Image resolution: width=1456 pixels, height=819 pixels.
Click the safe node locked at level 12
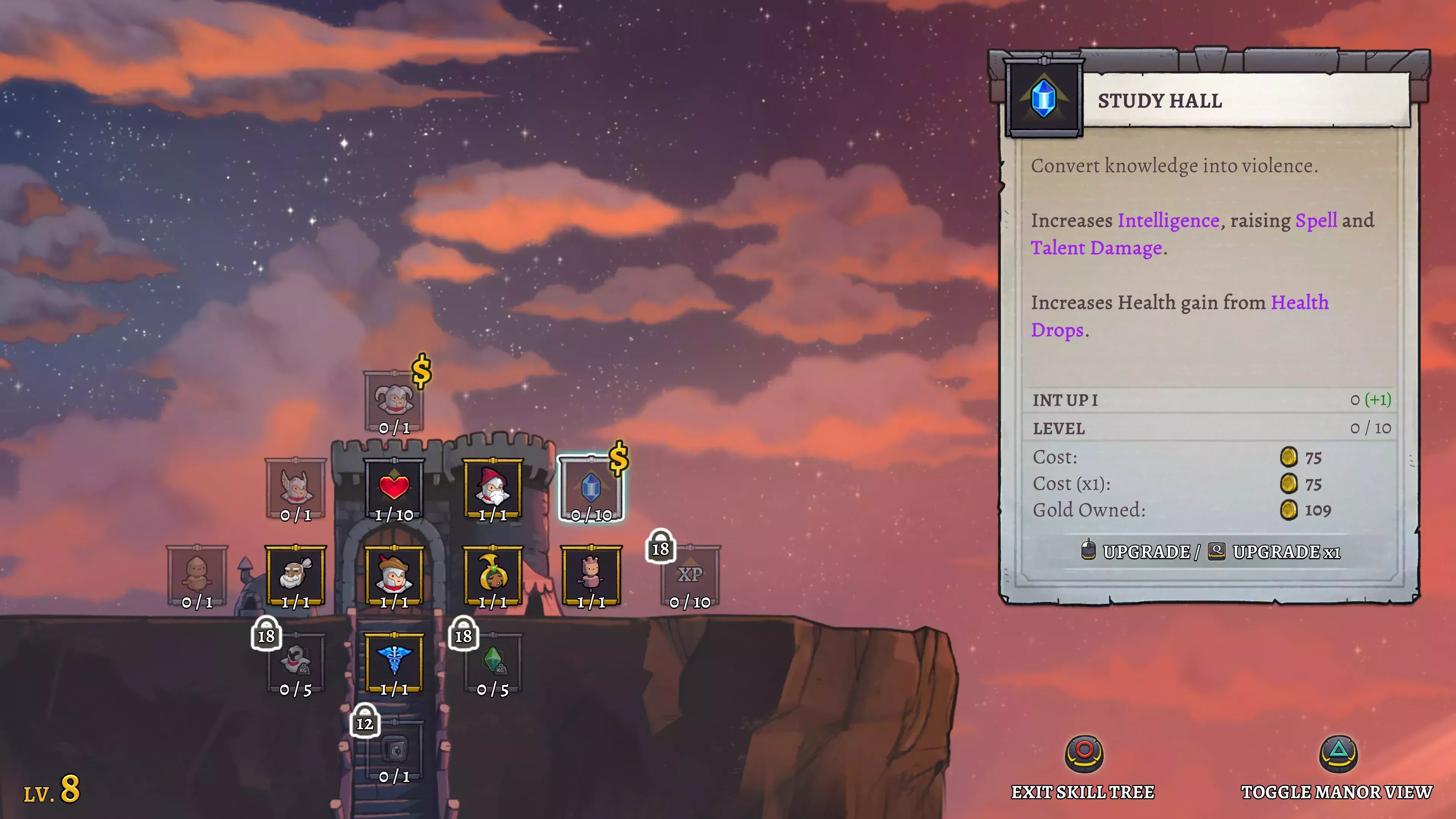click(x=395, y=749)
